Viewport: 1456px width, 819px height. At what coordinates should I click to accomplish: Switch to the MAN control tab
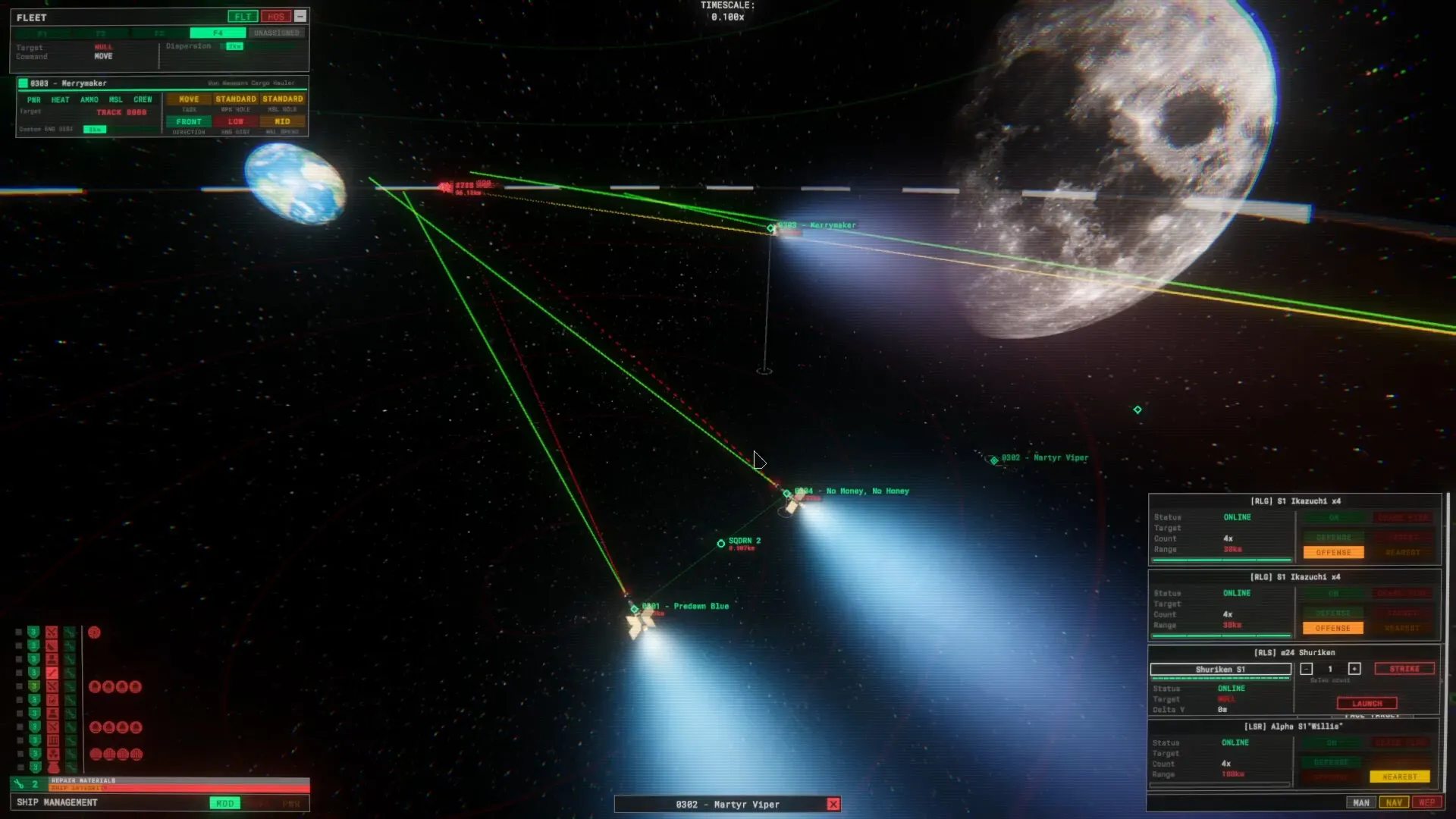[1361, 802]
